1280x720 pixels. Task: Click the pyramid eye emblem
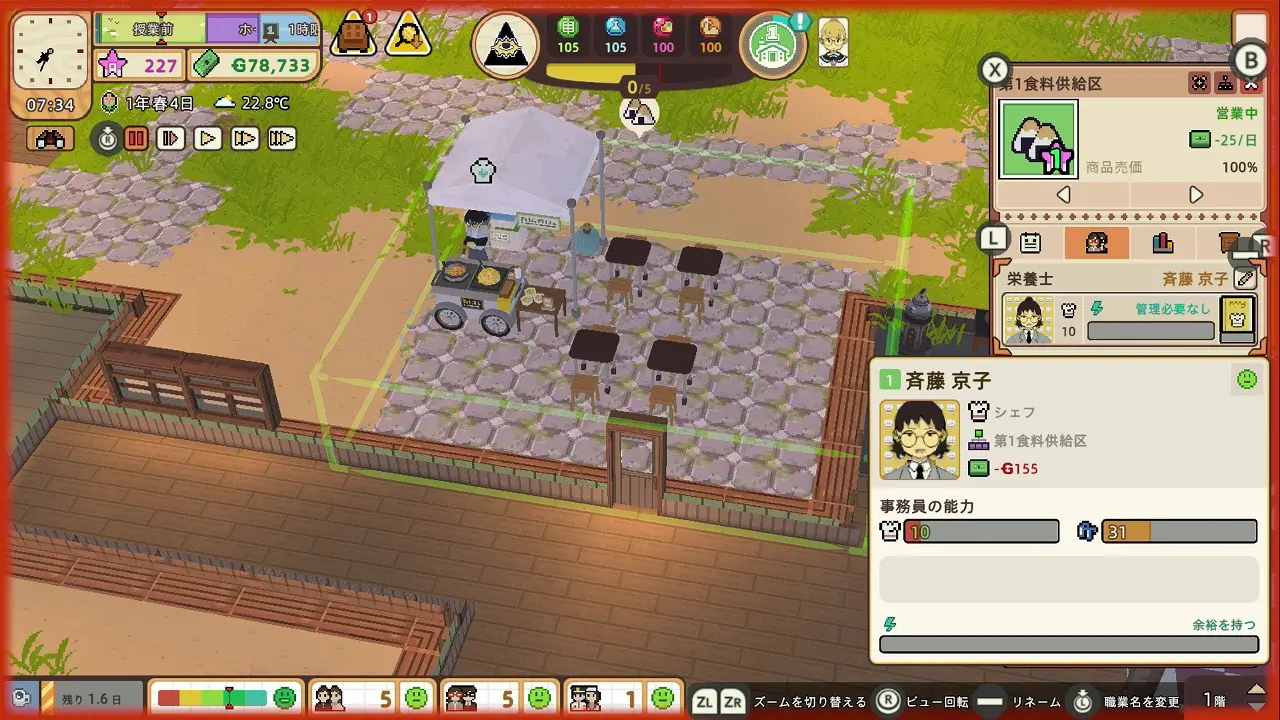506,45
